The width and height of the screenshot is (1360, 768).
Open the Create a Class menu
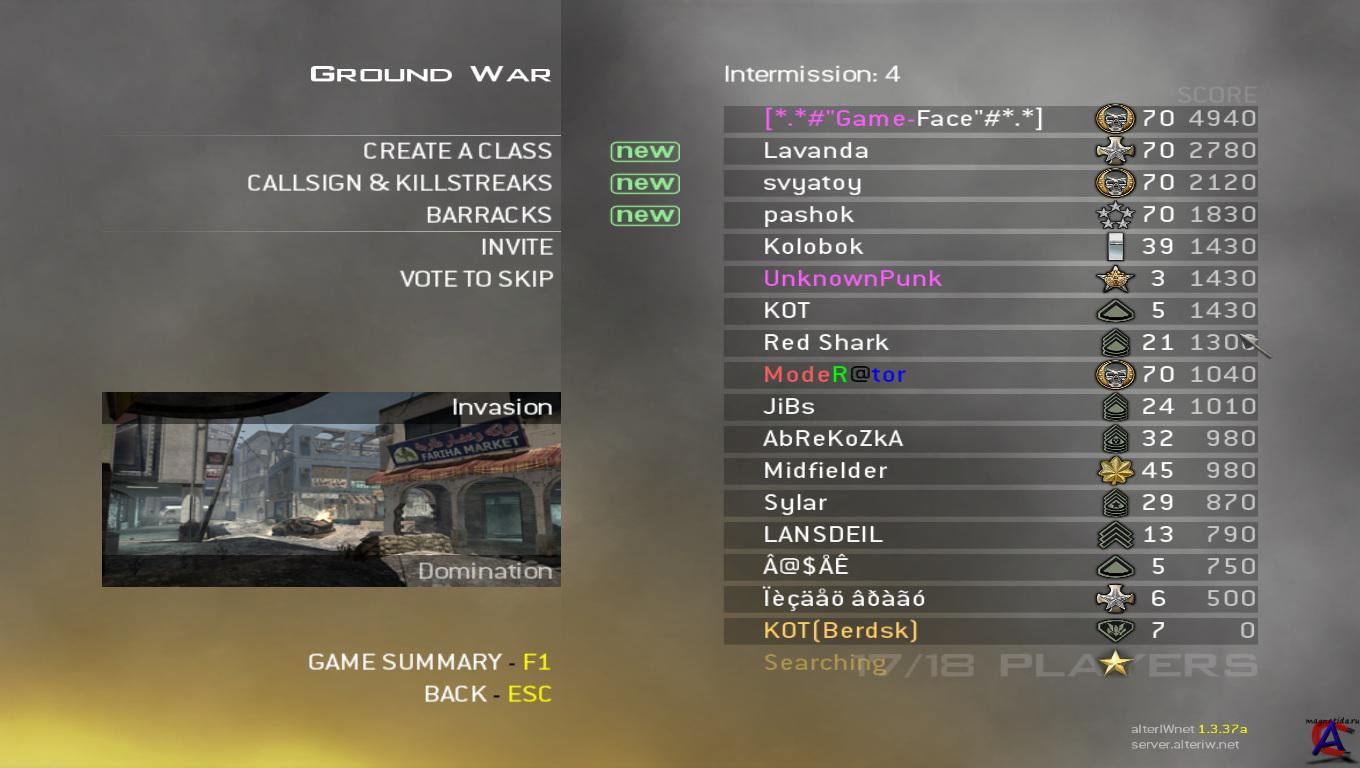[457, 151]
